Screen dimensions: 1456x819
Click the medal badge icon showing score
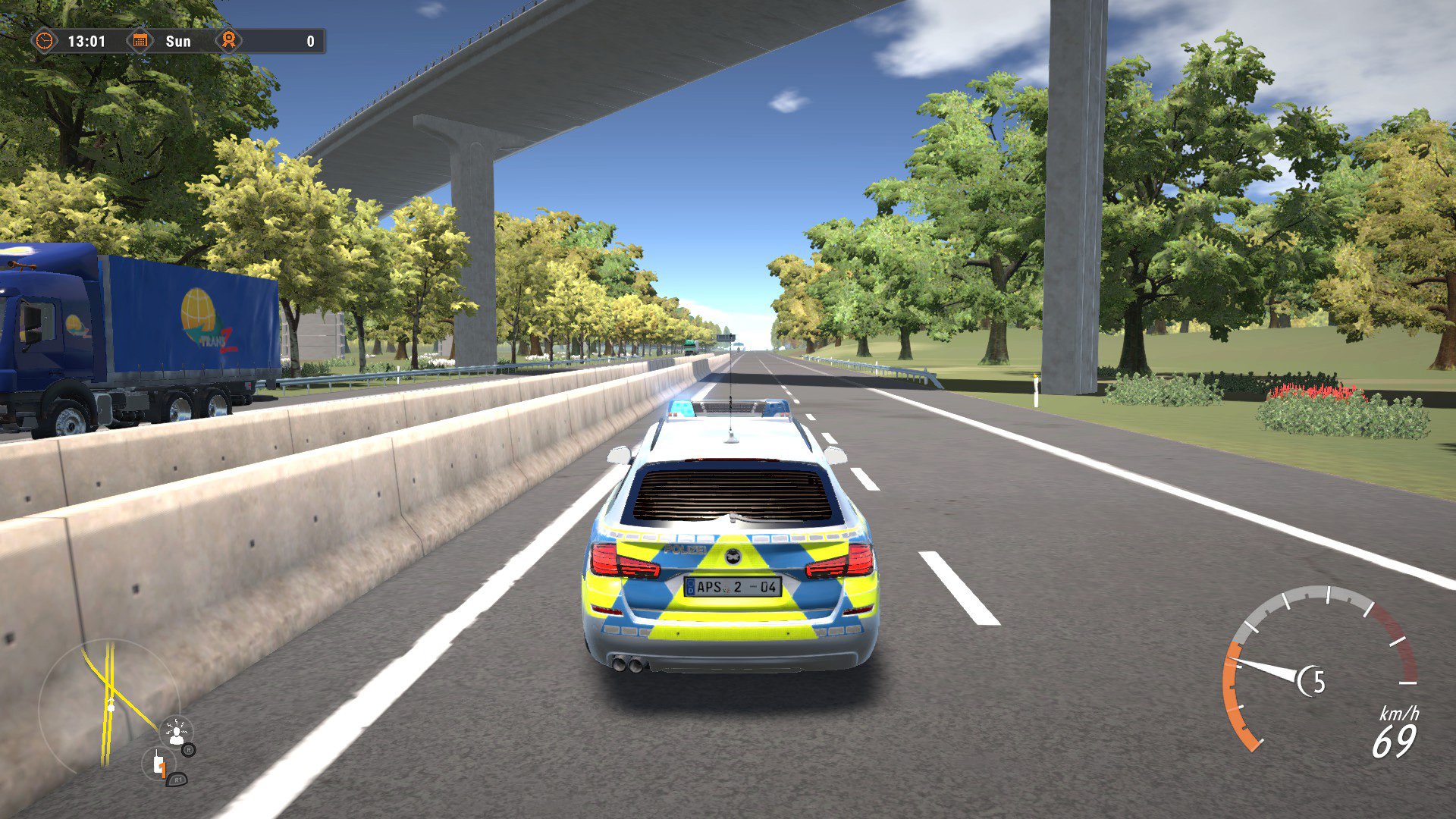(x=227, y=42)
